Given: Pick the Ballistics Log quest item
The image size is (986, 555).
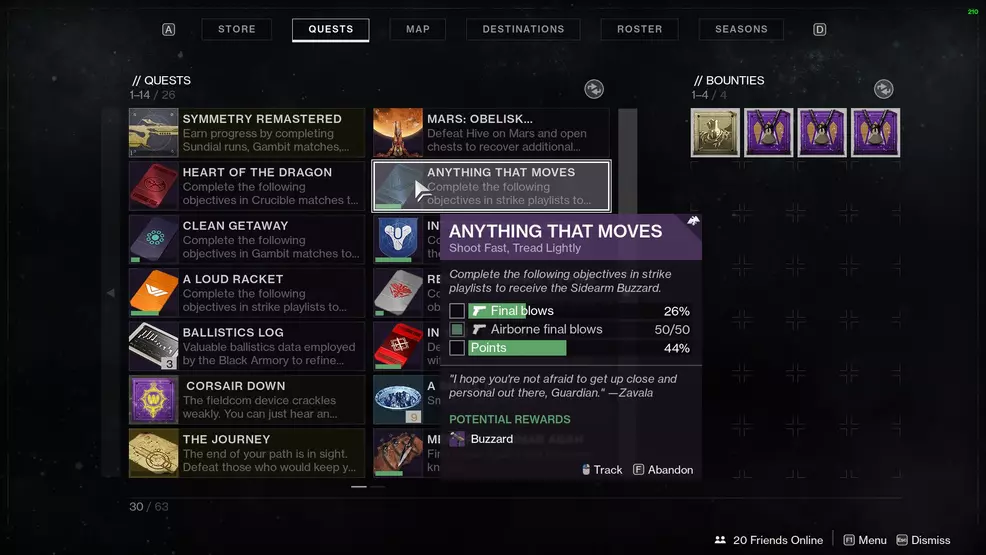Looking at the screenshot, I should coord(247,347).
